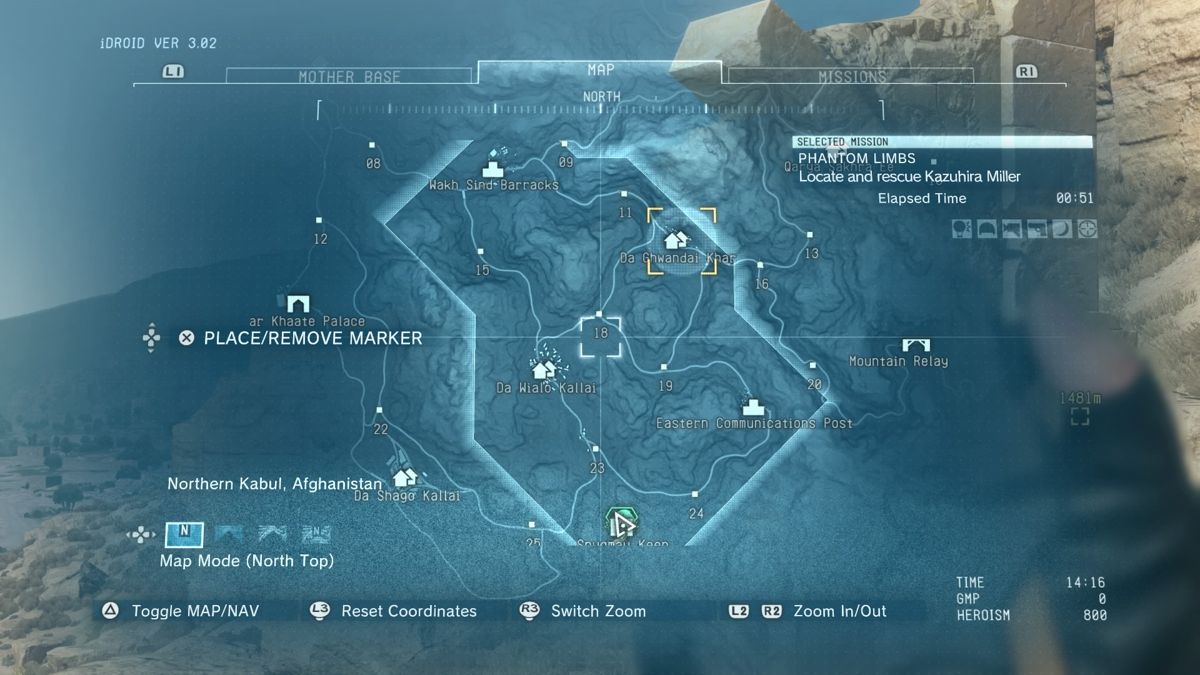
Task: Switch to the Mother Base tab
Action: tap(349, 77)
